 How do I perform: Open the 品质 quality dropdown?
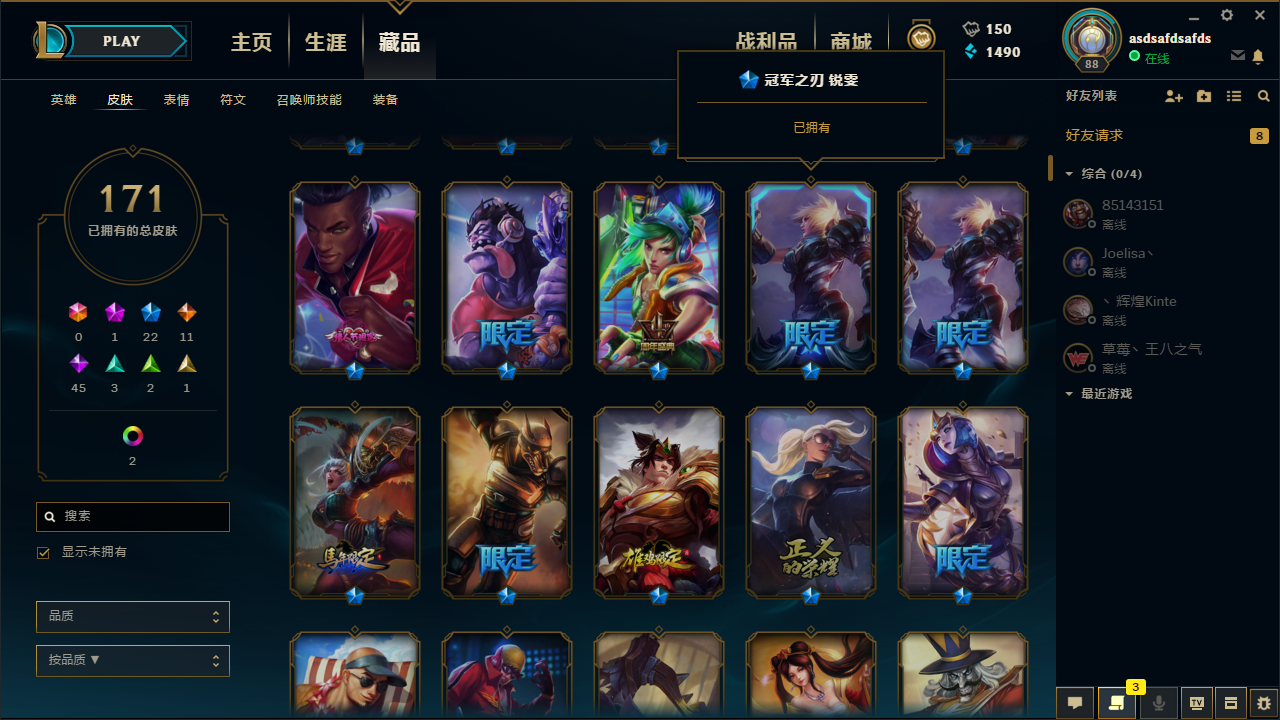tap(132, 616)
